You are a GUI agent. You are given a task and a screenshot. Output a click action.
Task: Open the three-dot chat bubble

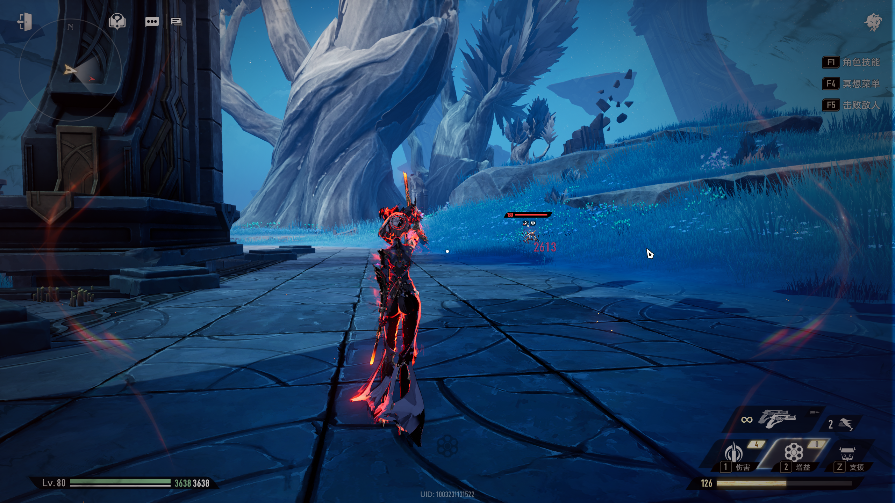click(x=152, y=20)
